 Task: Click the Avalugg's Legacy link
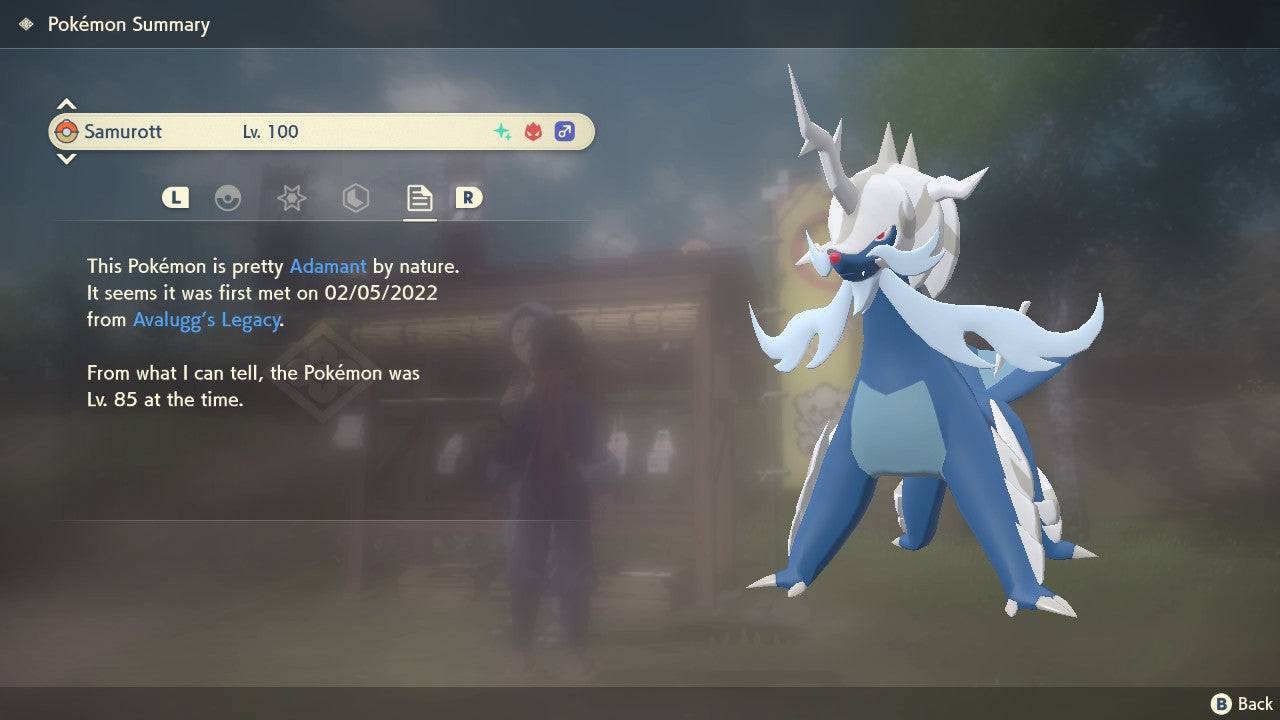(205, 319)
